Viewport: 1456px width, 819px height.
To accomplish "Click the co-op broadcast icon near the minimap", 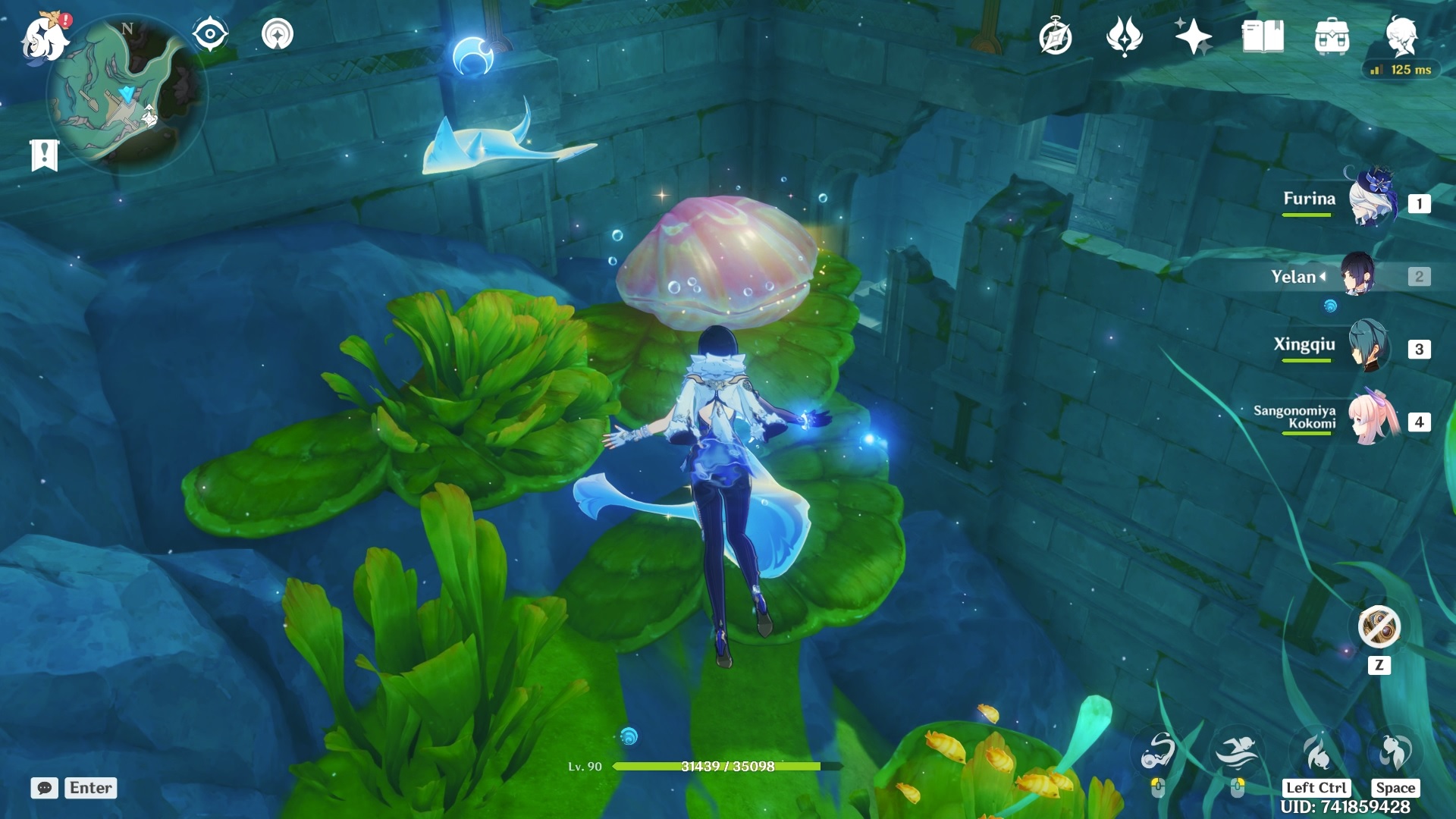I will coord(278,33).
